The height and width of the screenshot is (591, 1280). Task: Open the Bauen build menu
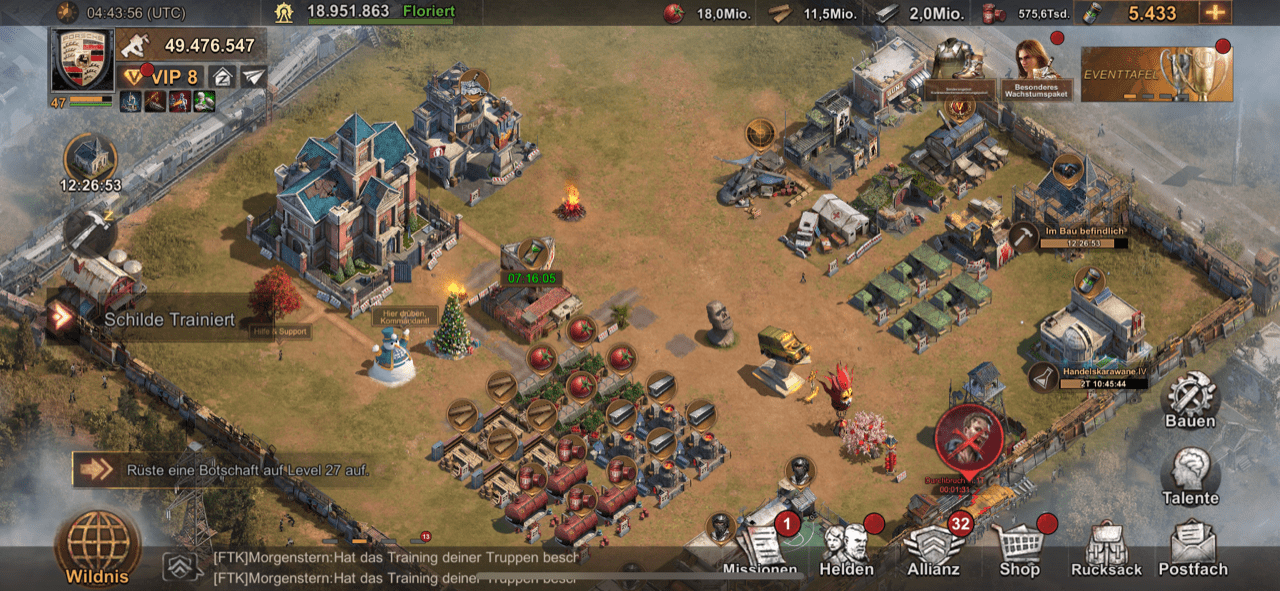click(1190, 399)
